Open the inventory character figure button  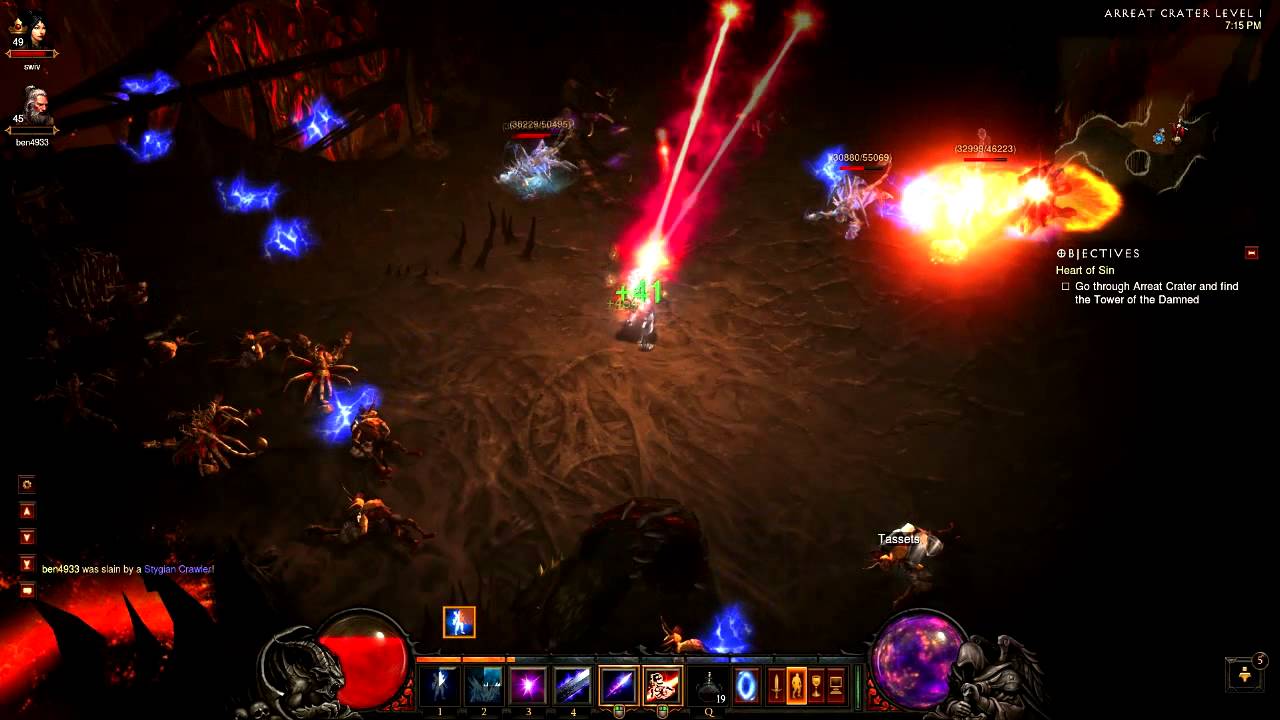point(796,686)
